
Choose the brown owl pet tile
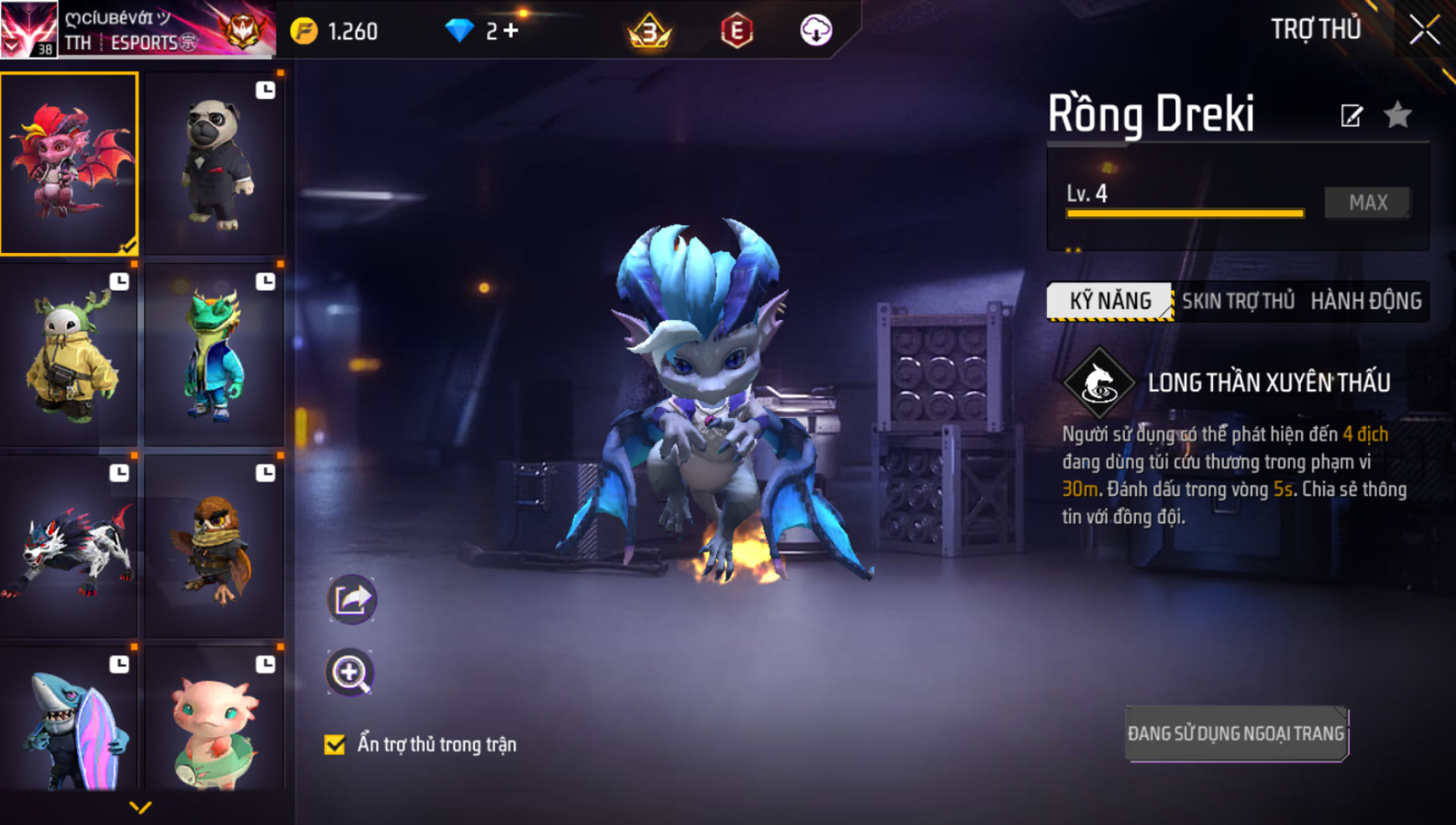click(214, 546)
